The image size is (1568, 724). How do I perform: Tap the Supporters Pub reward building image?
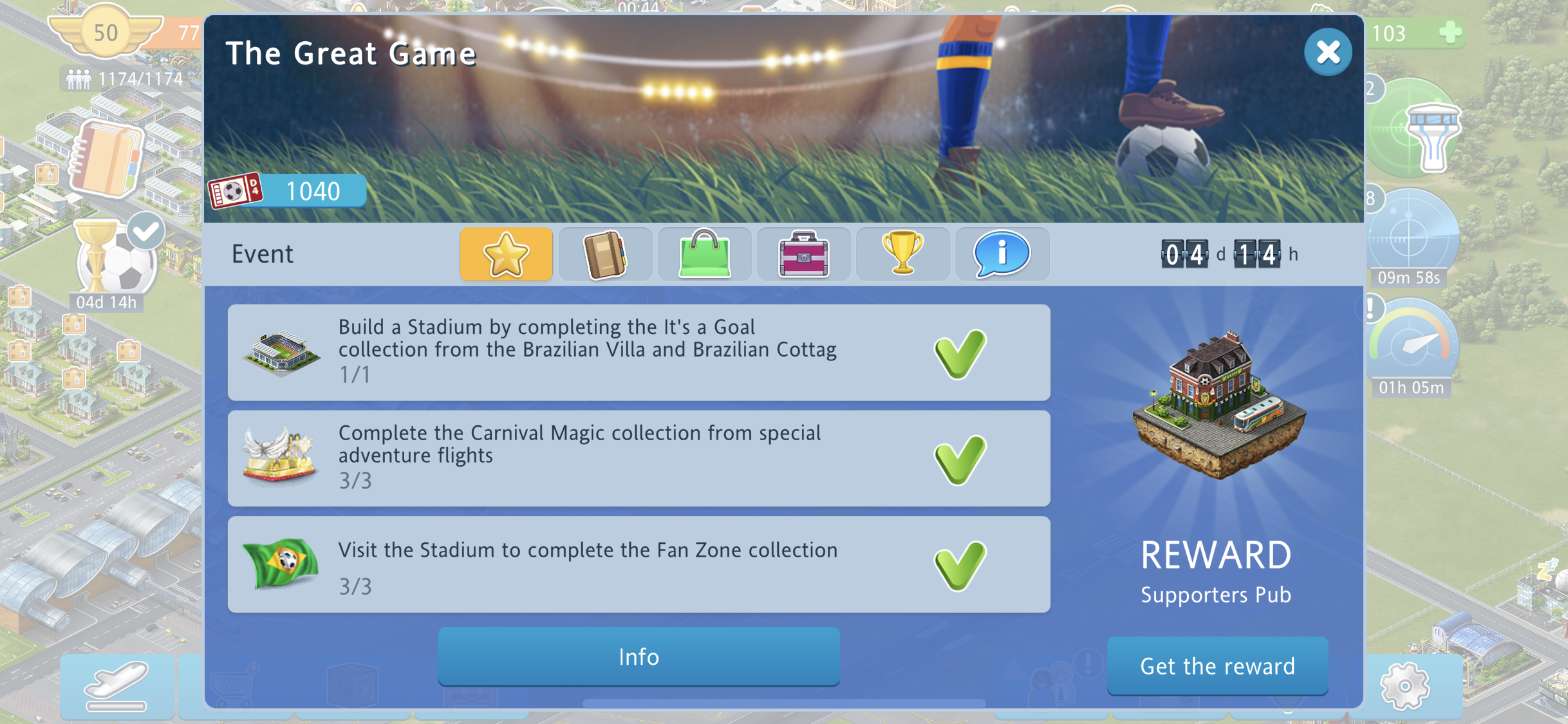pos(1217,407)
